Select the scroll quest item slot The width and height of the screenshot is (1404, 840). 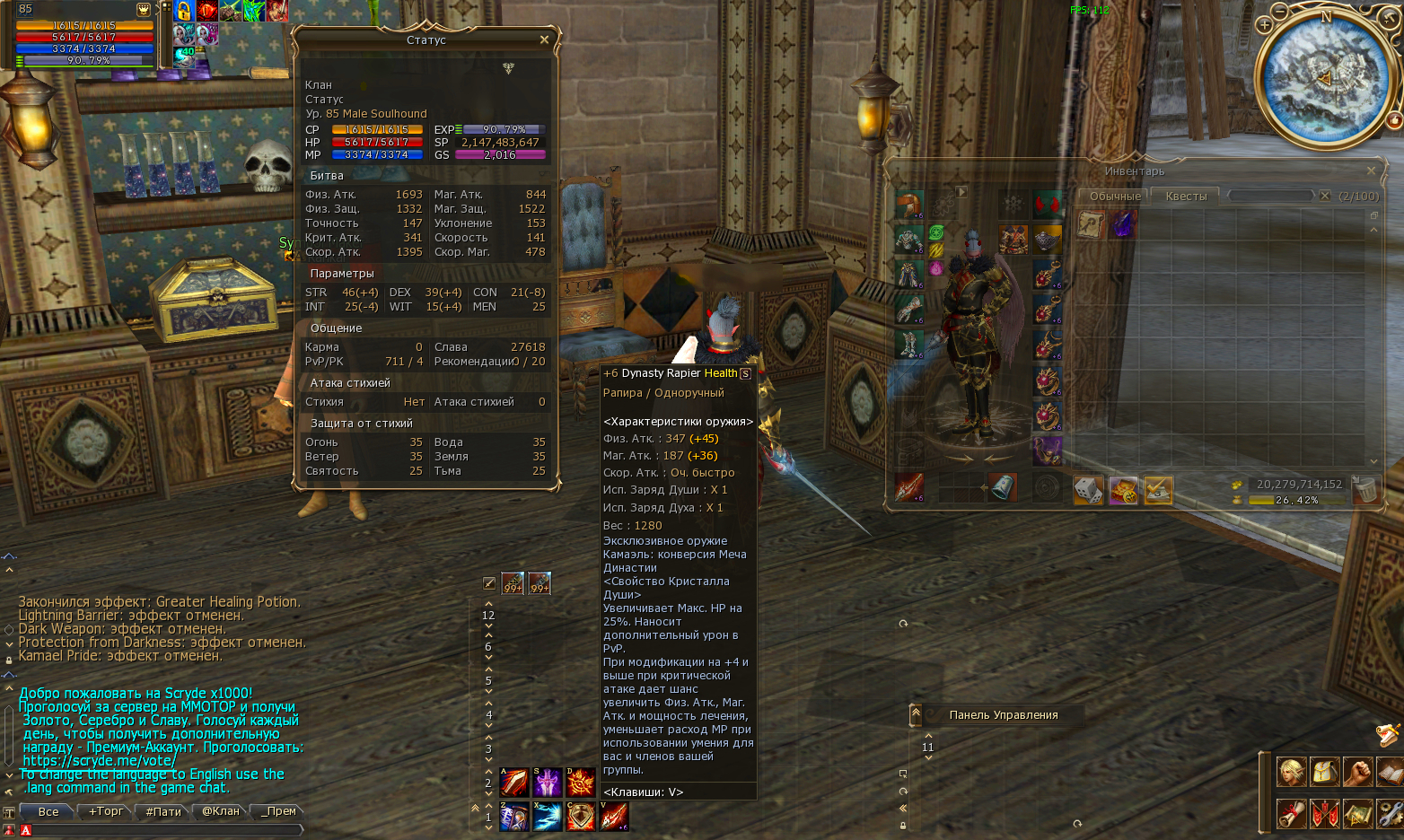click(1090, 223)
